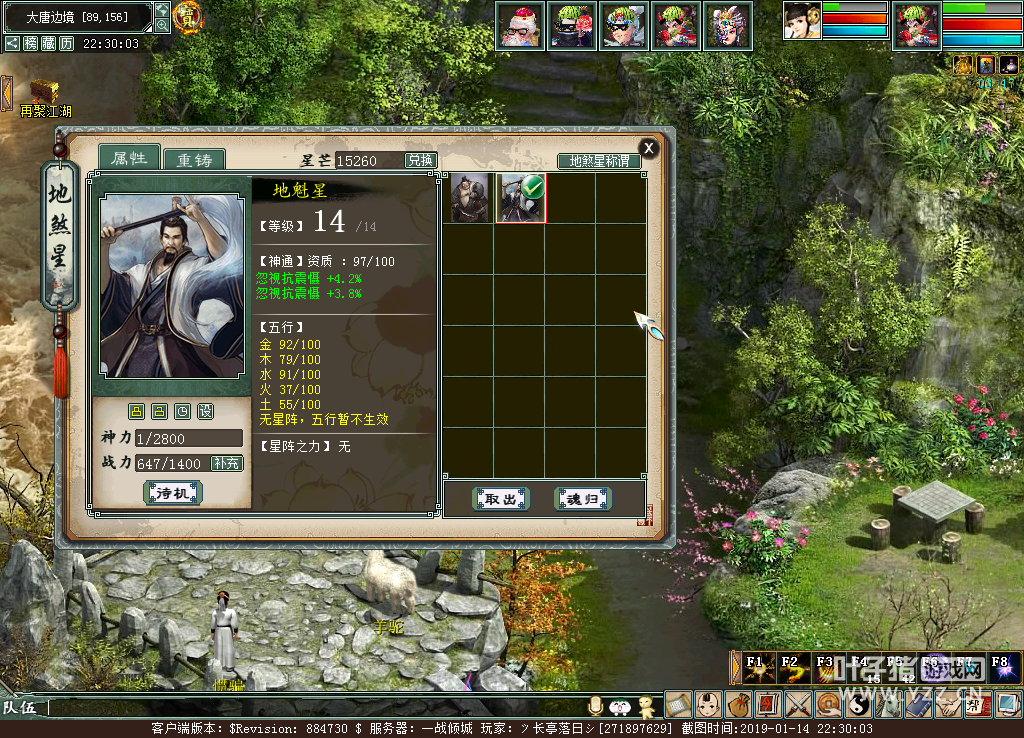This screenshot has width=1024, height=738.
Task: Open the 再聚江湖 treasure chest event
Action: click(x=45, y=93)
